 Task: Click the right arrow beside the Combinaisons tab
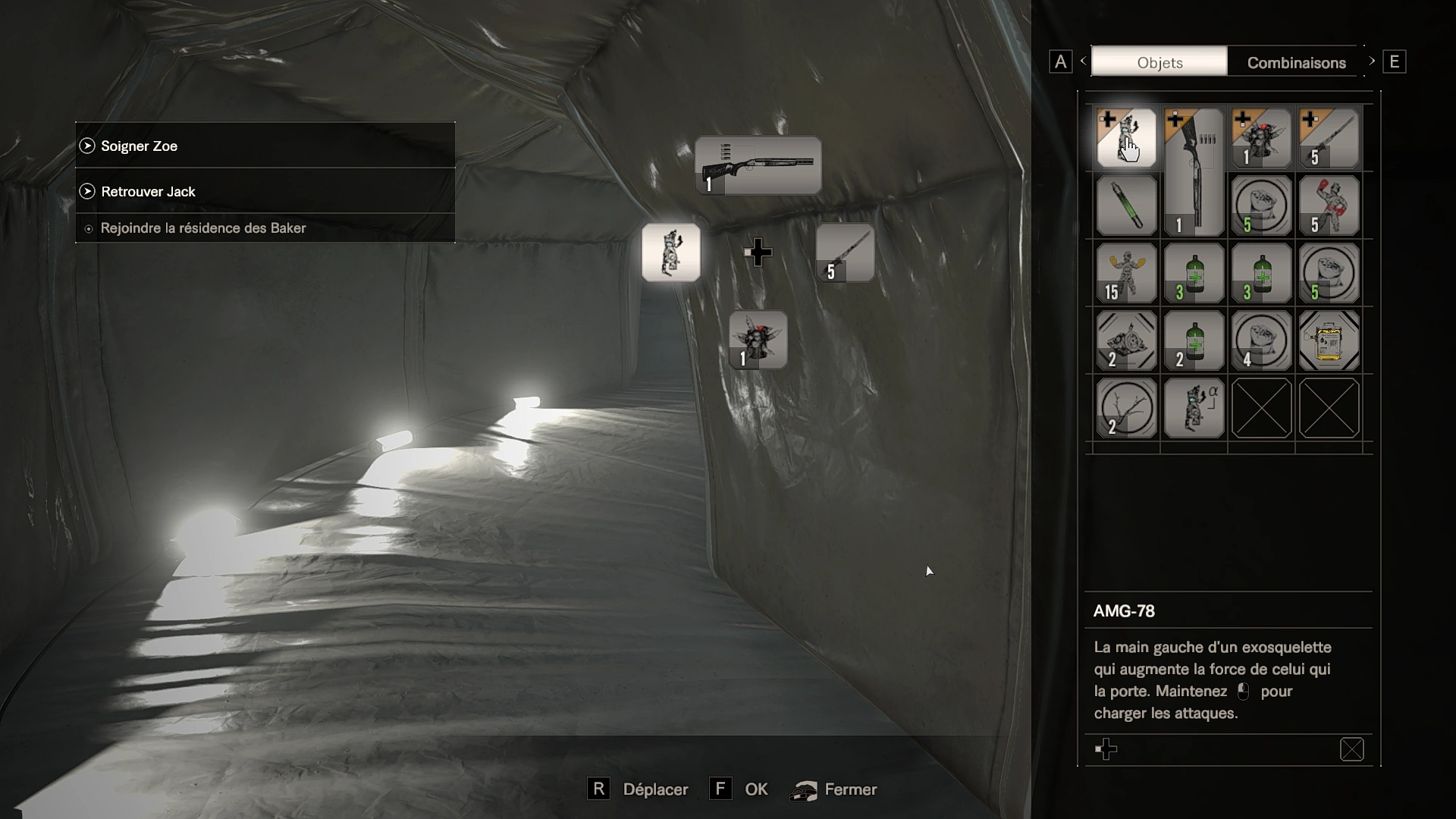pyautogui.click(x=1371, y=61)
